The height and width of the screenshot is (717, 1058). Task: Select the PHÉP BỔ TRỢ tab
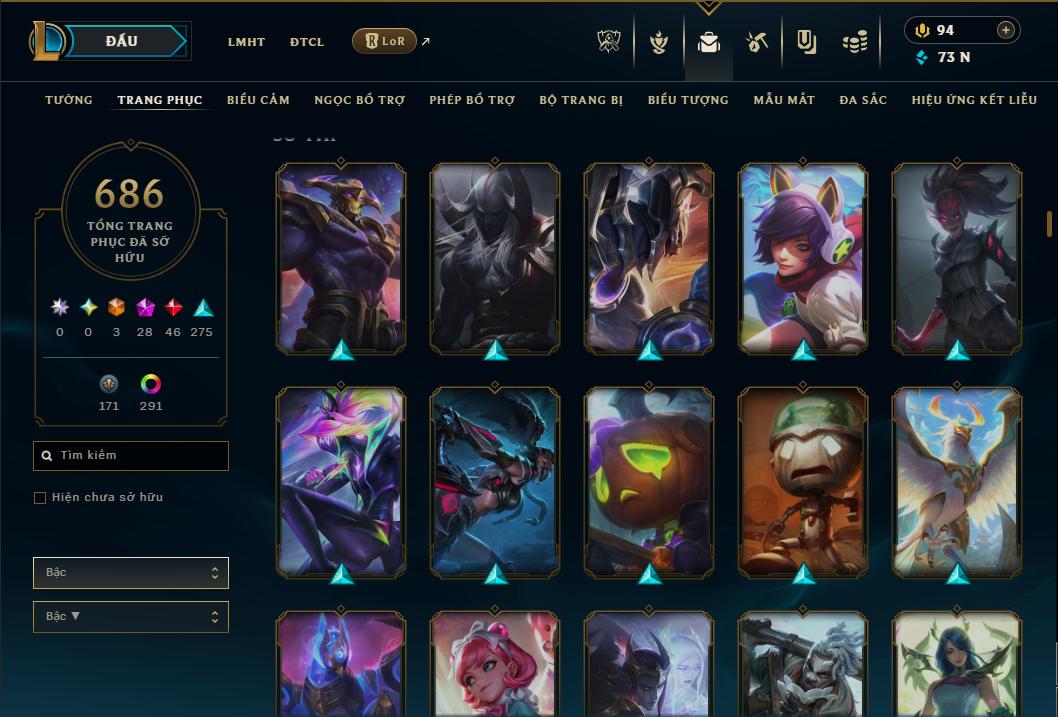pyautogui.click(x=472, y=100)
